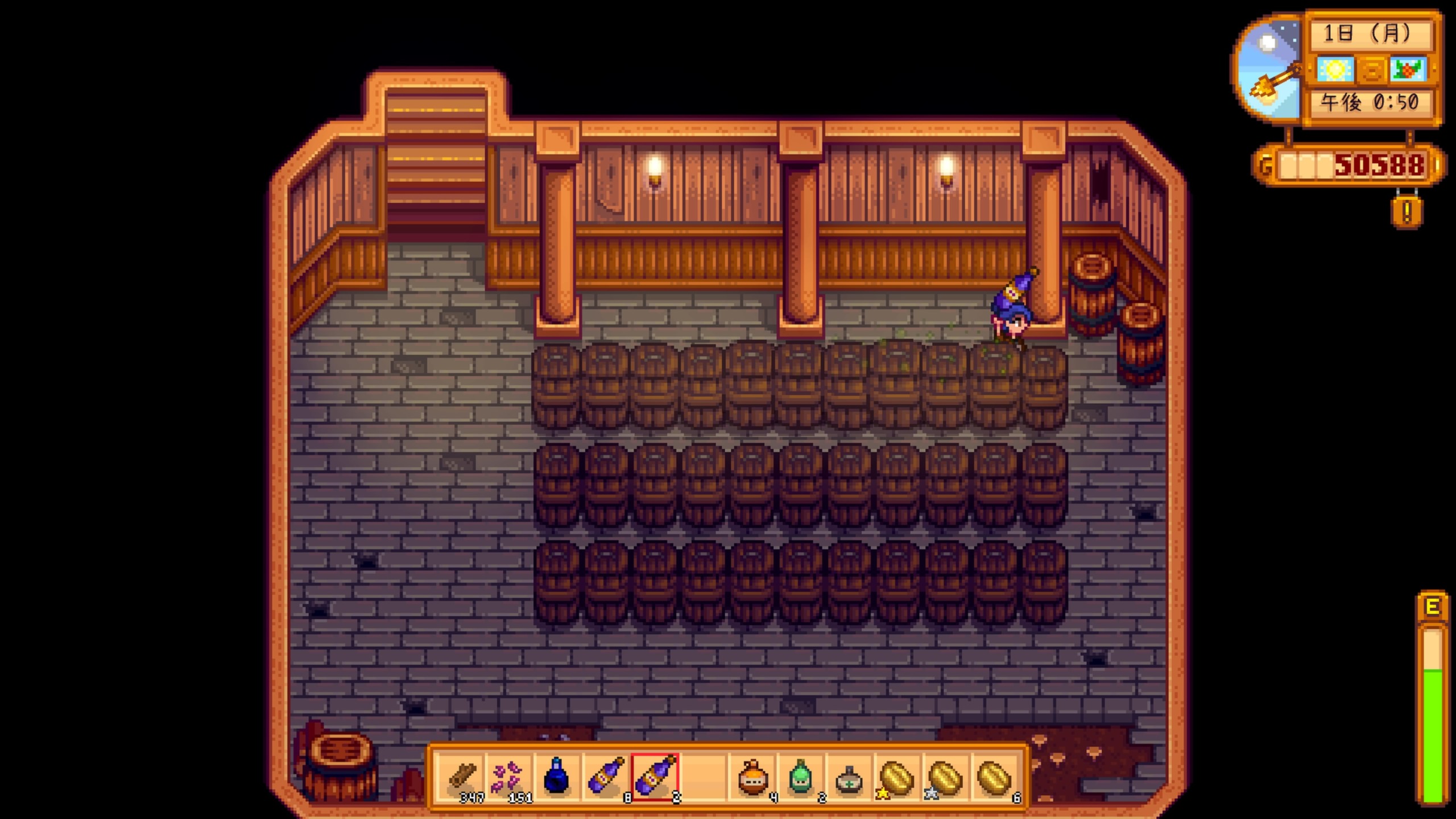This screenshot has width=1456, height=819.
Task: Pick the gold-star quality bread
Action: [x=897, y=777]
